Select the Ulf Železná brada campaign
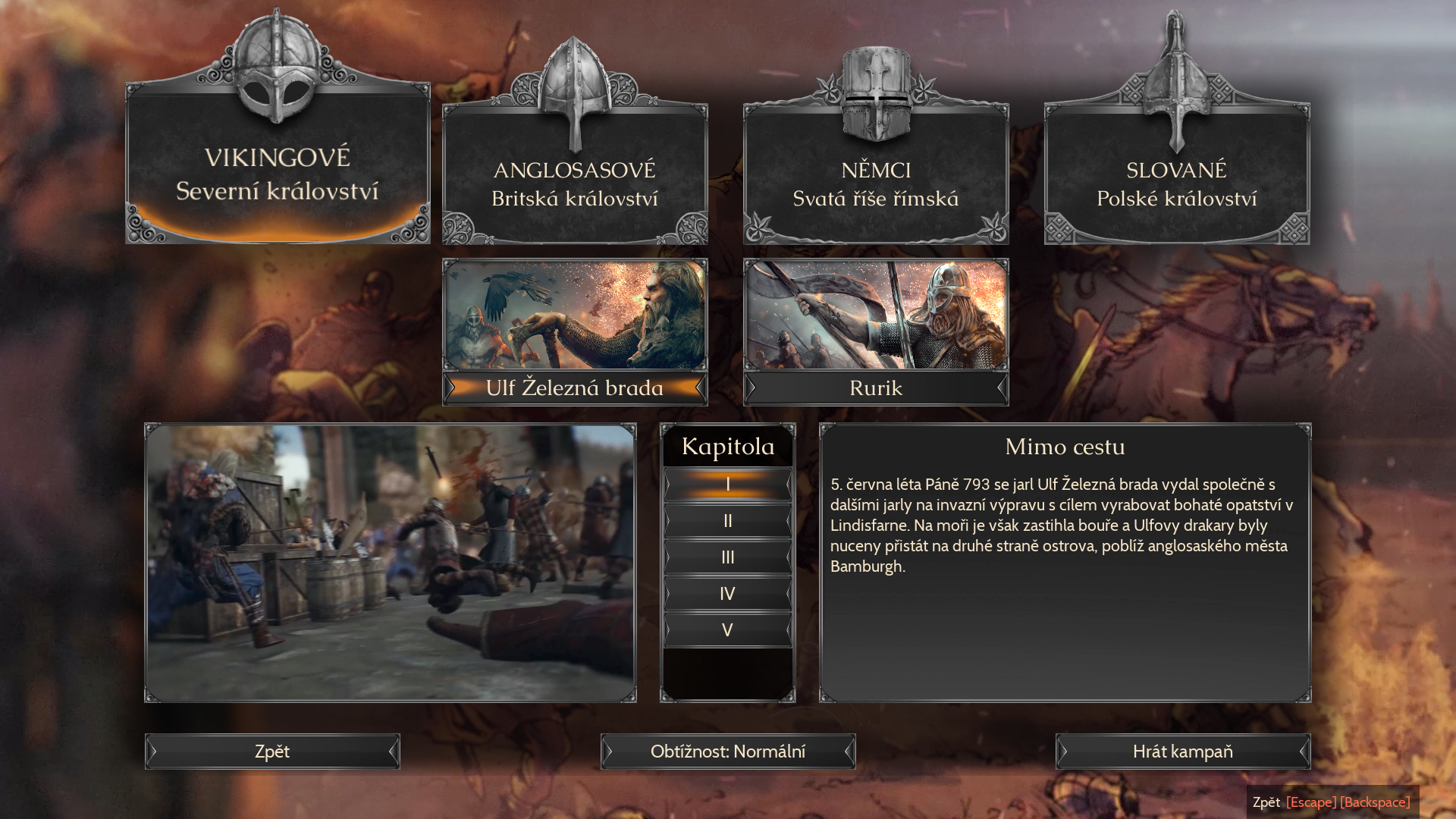 tap(575, 332)
